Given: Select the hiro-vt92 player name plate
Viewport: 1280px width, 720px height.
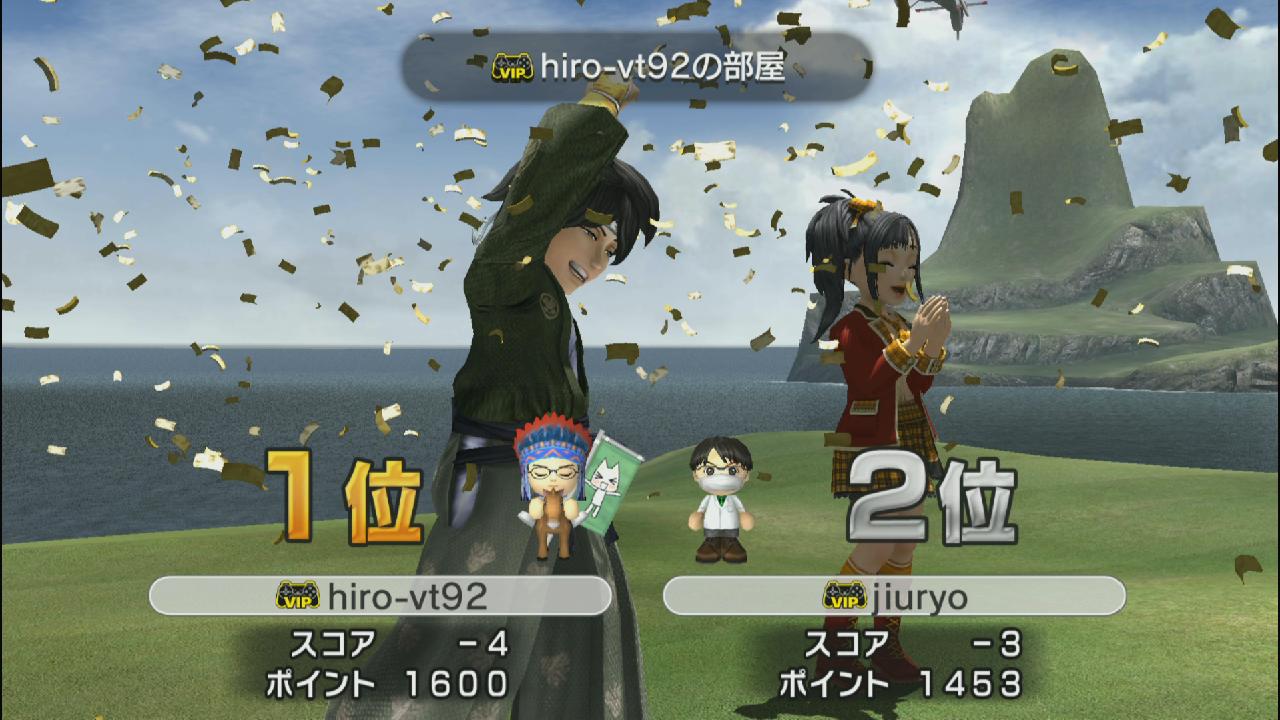Looking at the screenshot, I should pyautogui.click(x=380, y=596).
